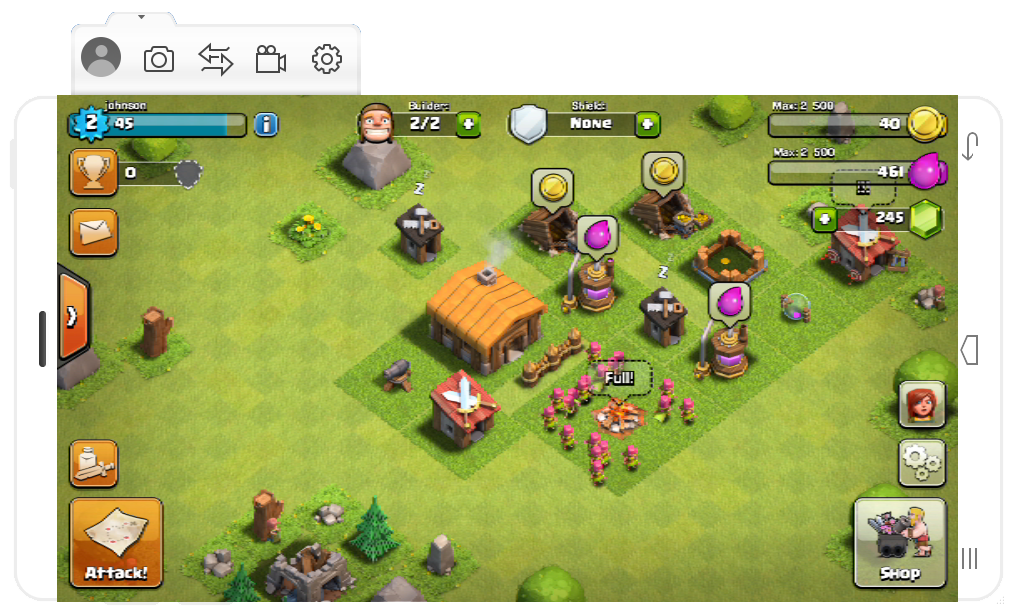Take a screenshot with the camera icon

click(x=159, y=59)
